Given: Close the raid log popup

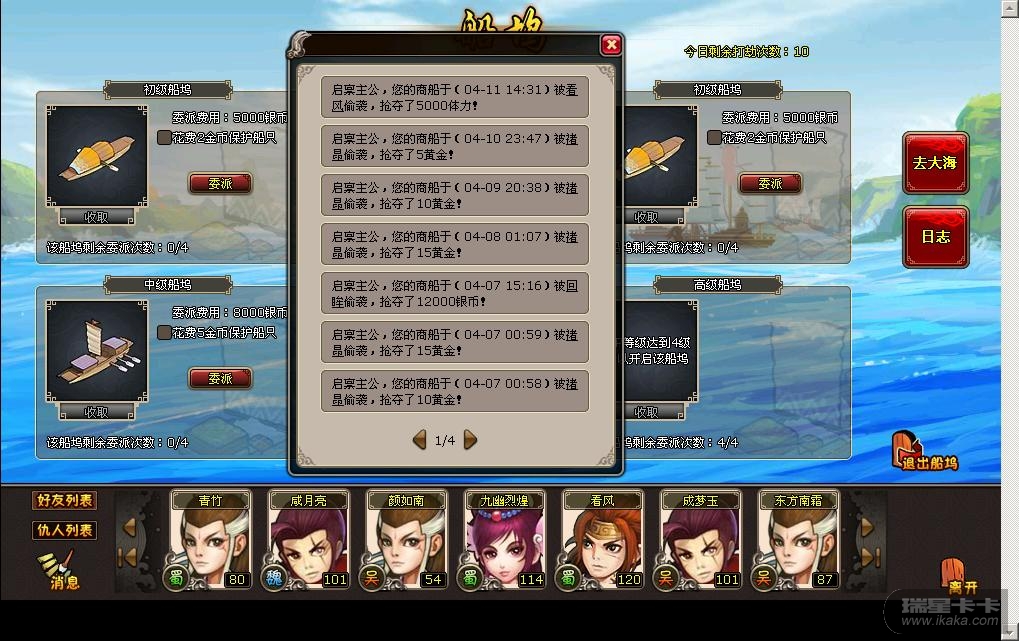Looking at the screenshot, I should point(611,45).
